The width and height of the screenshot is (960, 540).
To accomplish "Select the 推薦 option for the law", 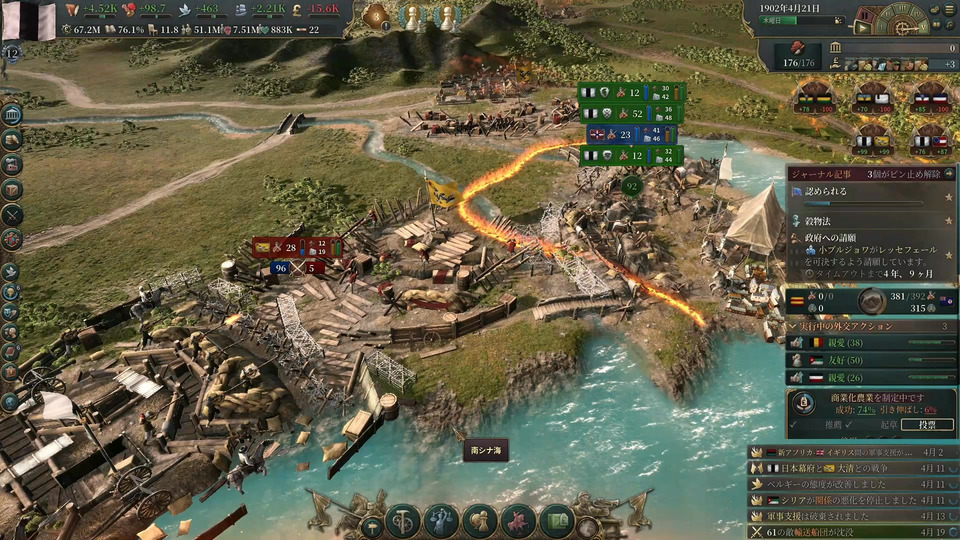I will click(829, 425).
